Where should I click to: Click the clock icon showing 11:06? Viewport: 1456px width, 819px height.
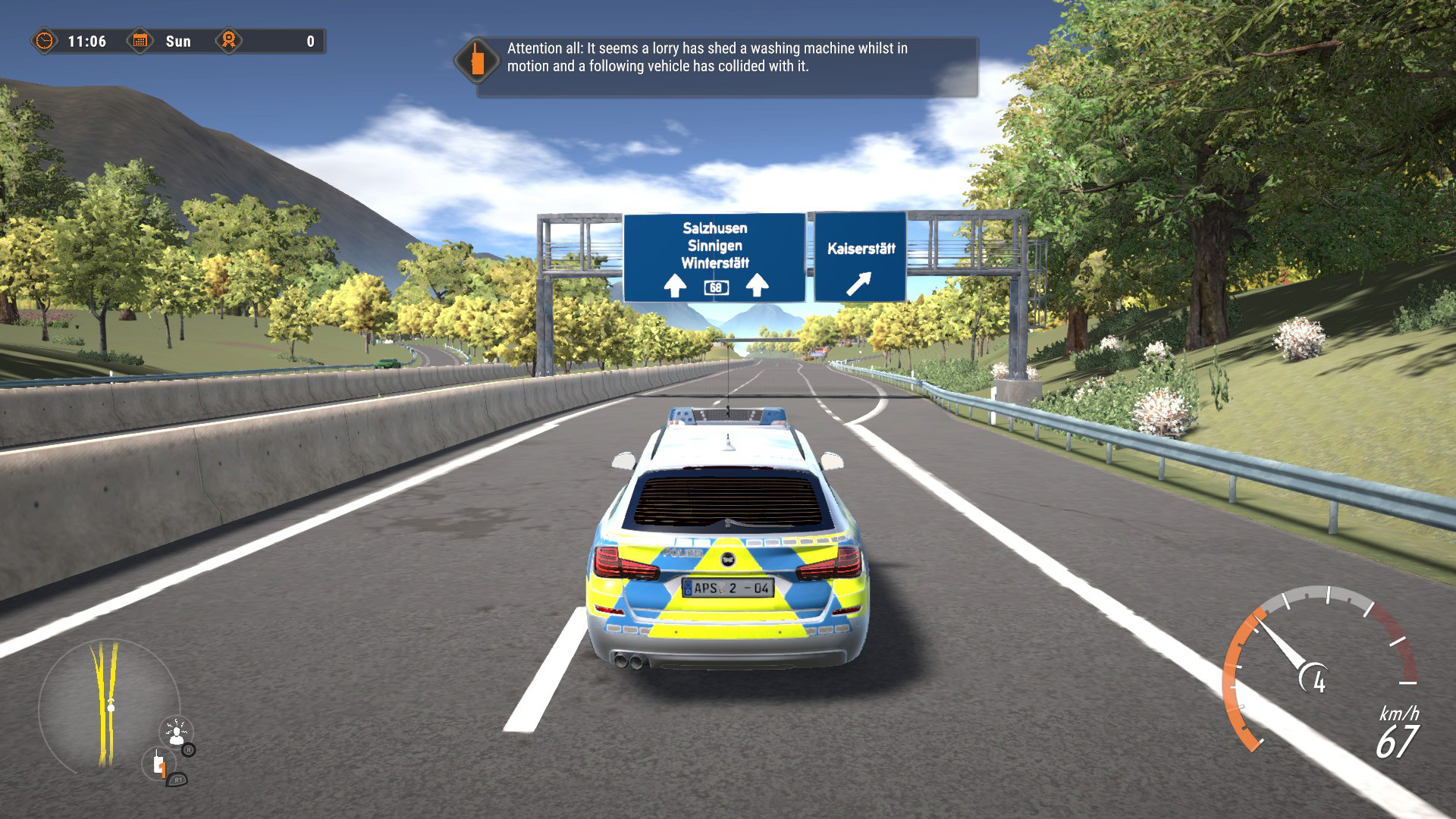click(44, 42)
